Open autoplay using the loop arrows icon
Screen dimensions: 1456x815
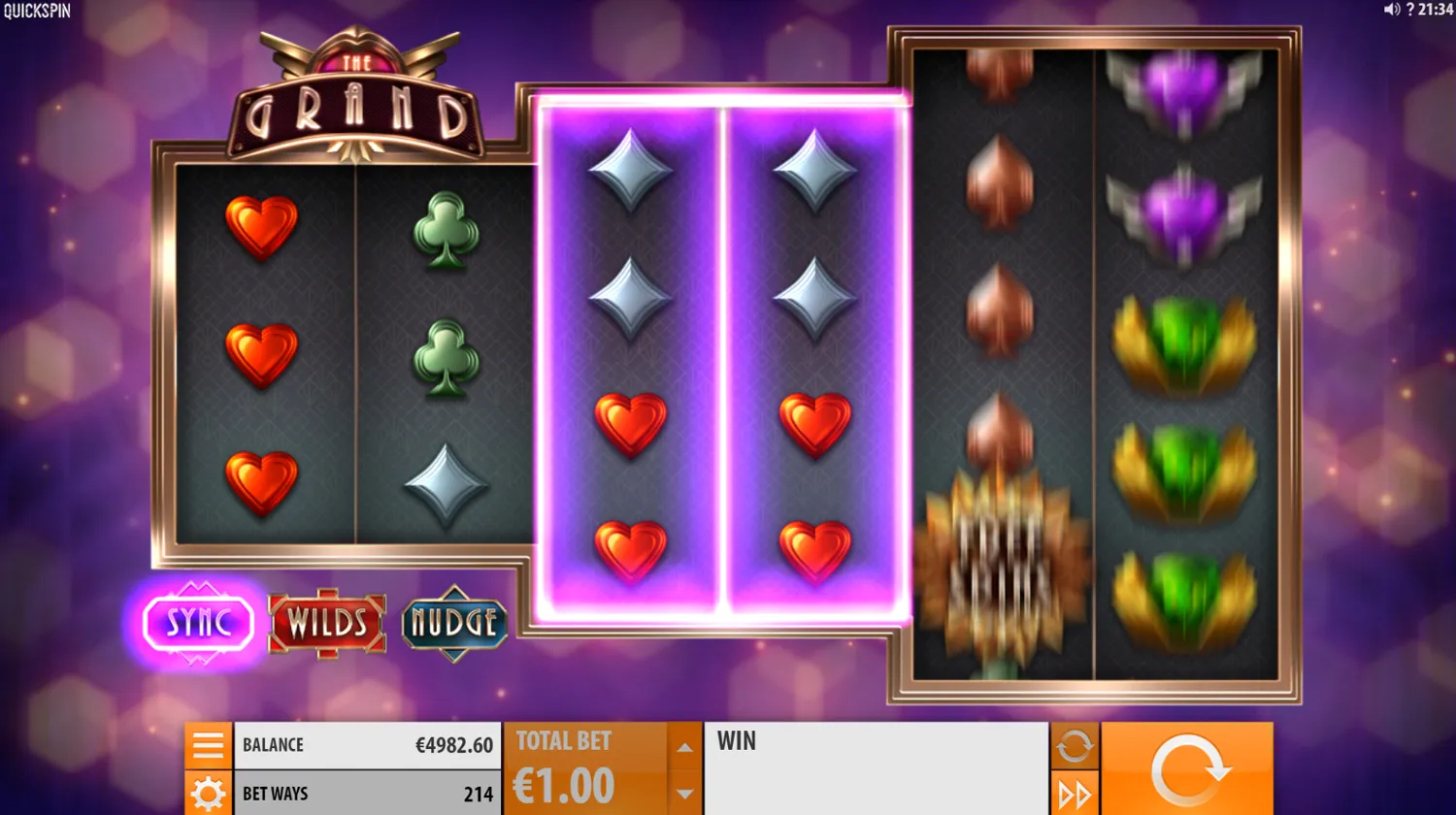[1074, 747]
